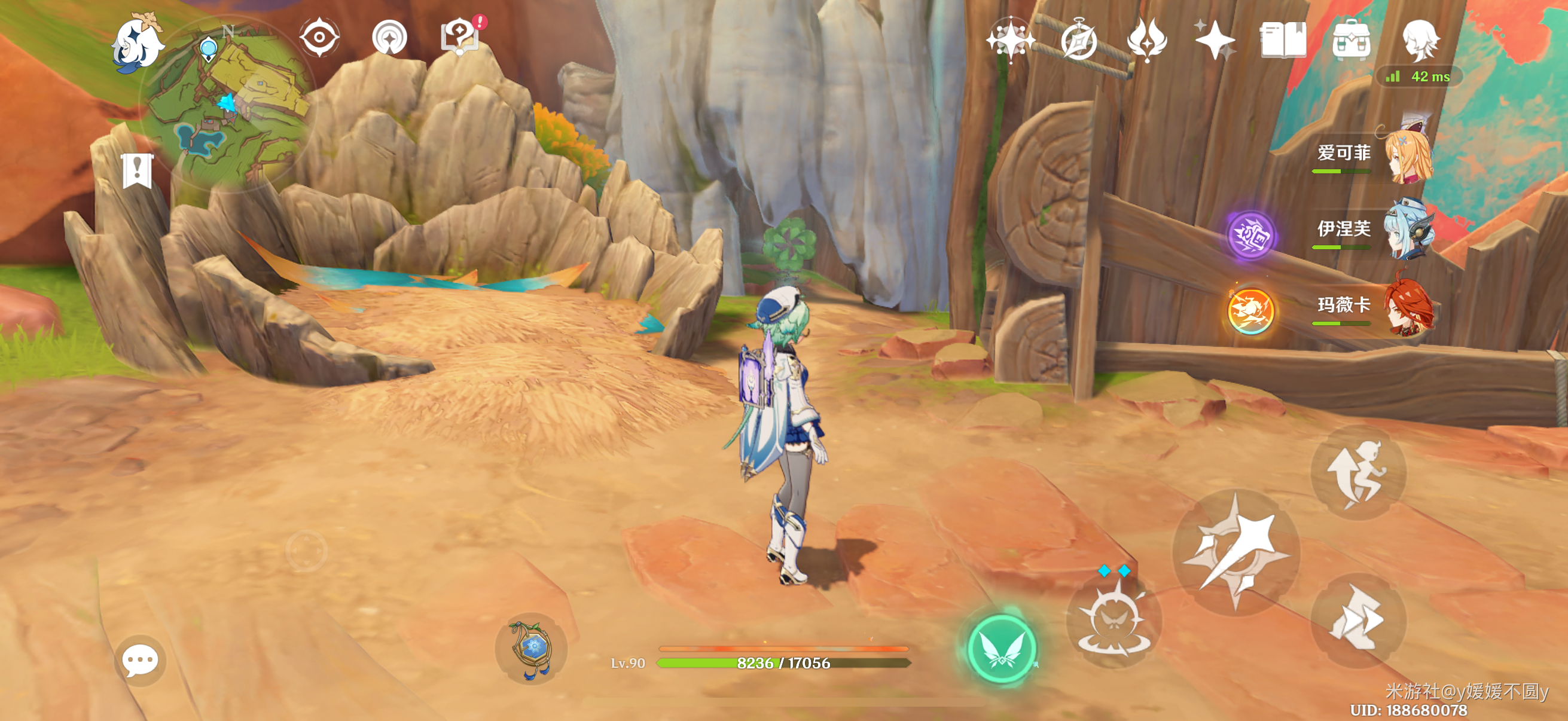Use the elemental skill button
Image resolution: width=1568 pixels, height=721 pixels.
click(x=1114, y=621)
